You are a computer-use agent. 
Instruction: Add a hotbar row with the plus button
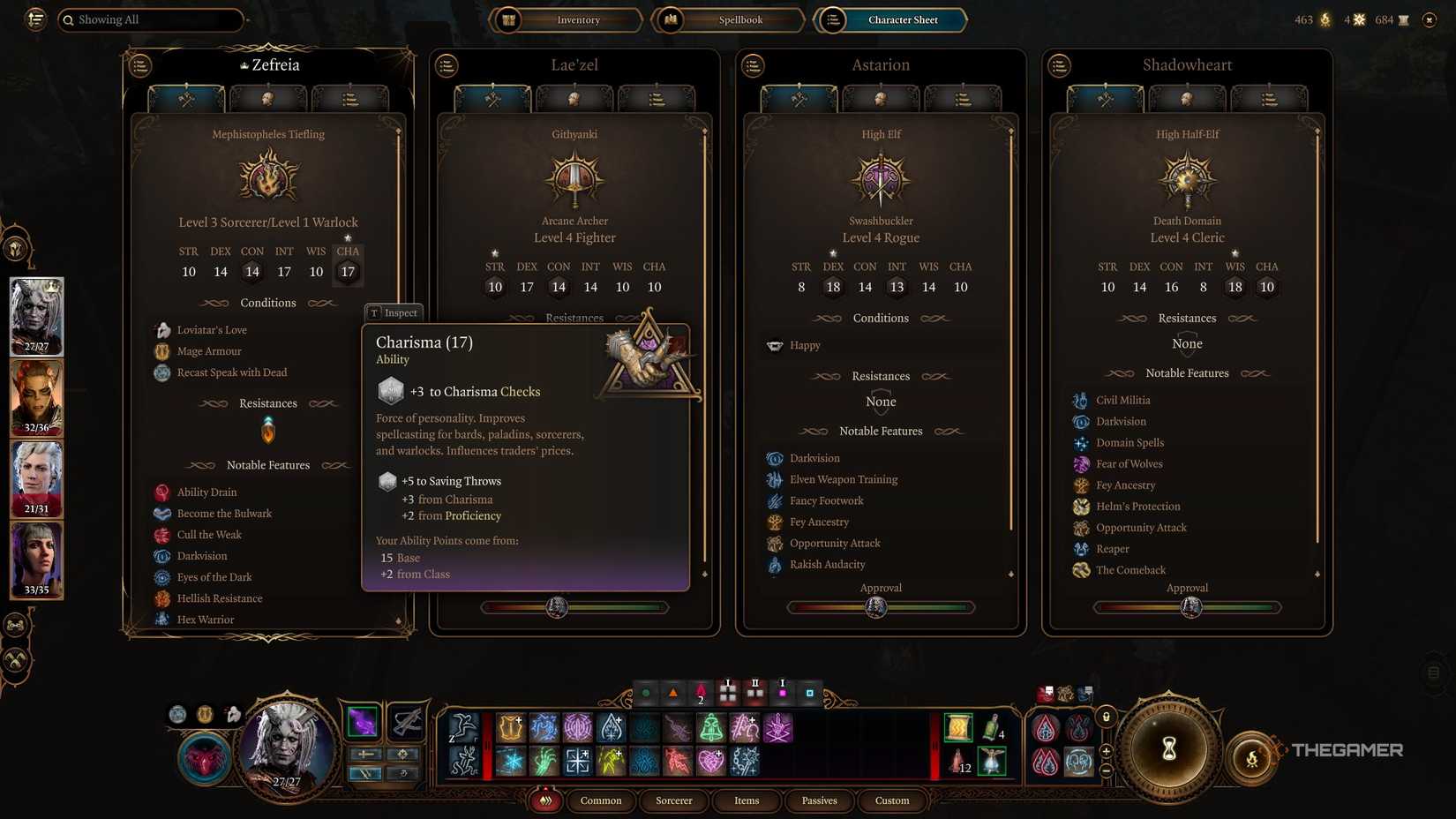(x=1106, y=751)
